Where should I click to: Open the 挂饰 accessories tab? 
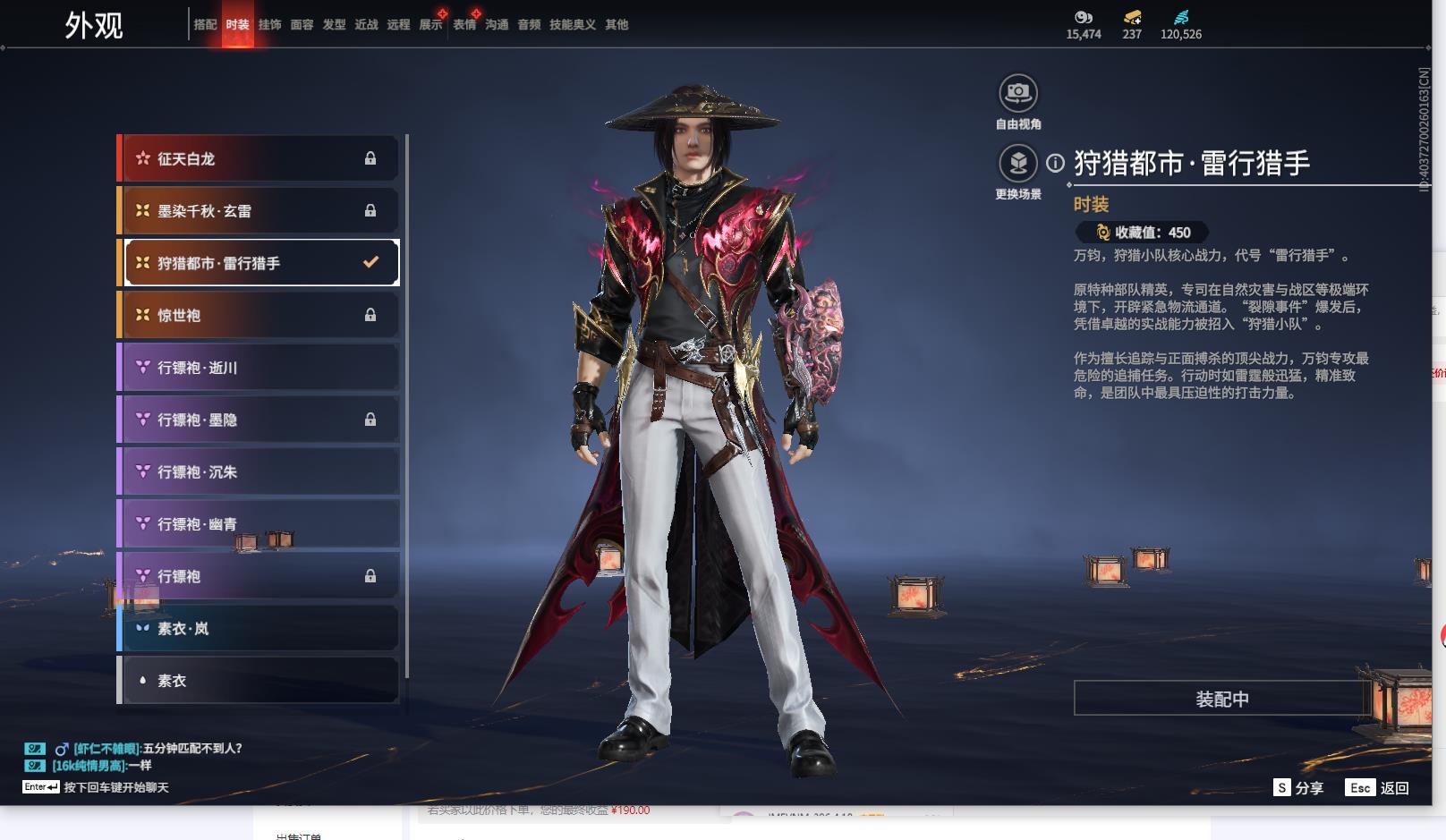pos(269,25)
